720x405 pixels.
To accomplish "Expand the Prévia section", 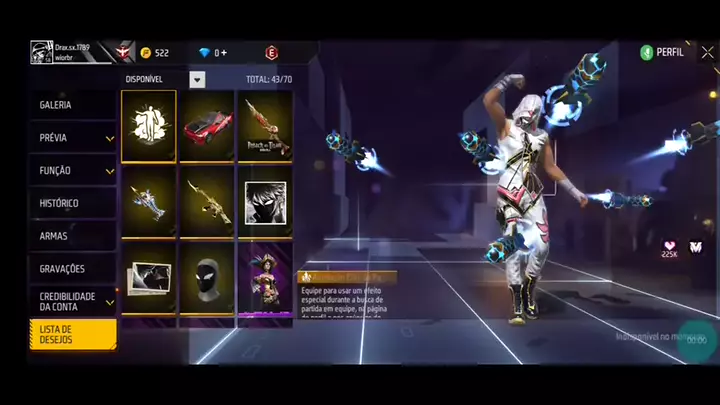I will (x=72, y=138).
